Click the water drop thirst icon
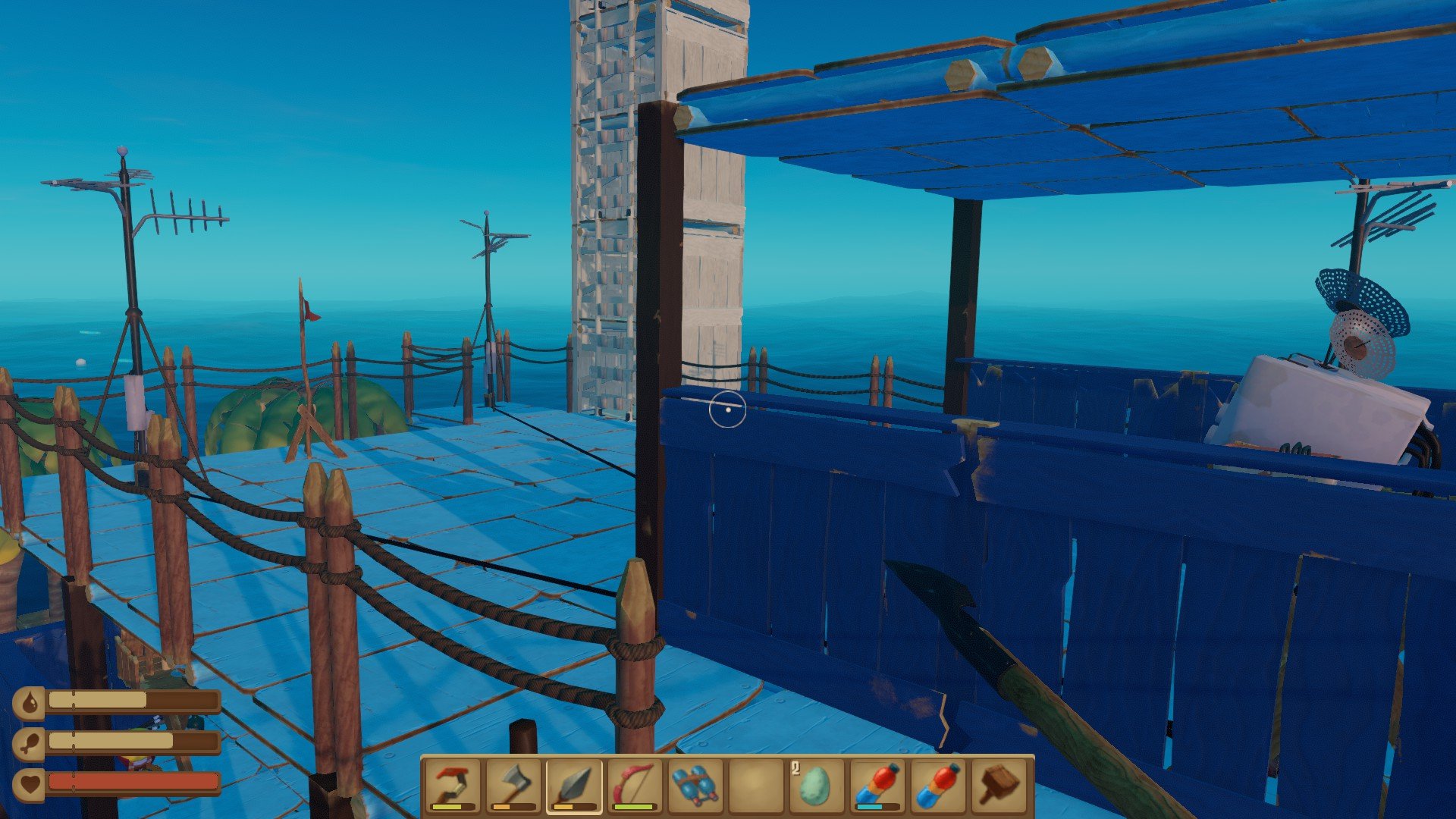This screenshot has width=1456, height=819. (30, 702)
